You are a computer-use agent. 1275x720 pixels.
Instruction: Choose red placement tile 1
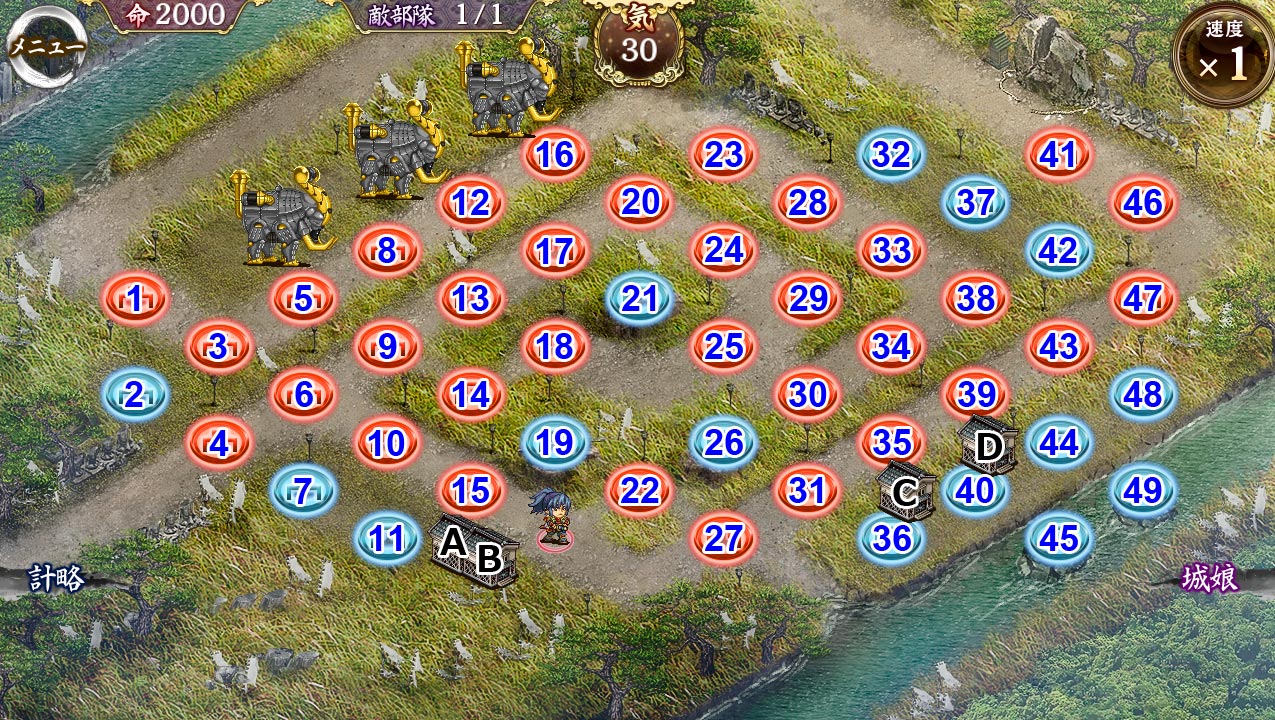[135, 298]
